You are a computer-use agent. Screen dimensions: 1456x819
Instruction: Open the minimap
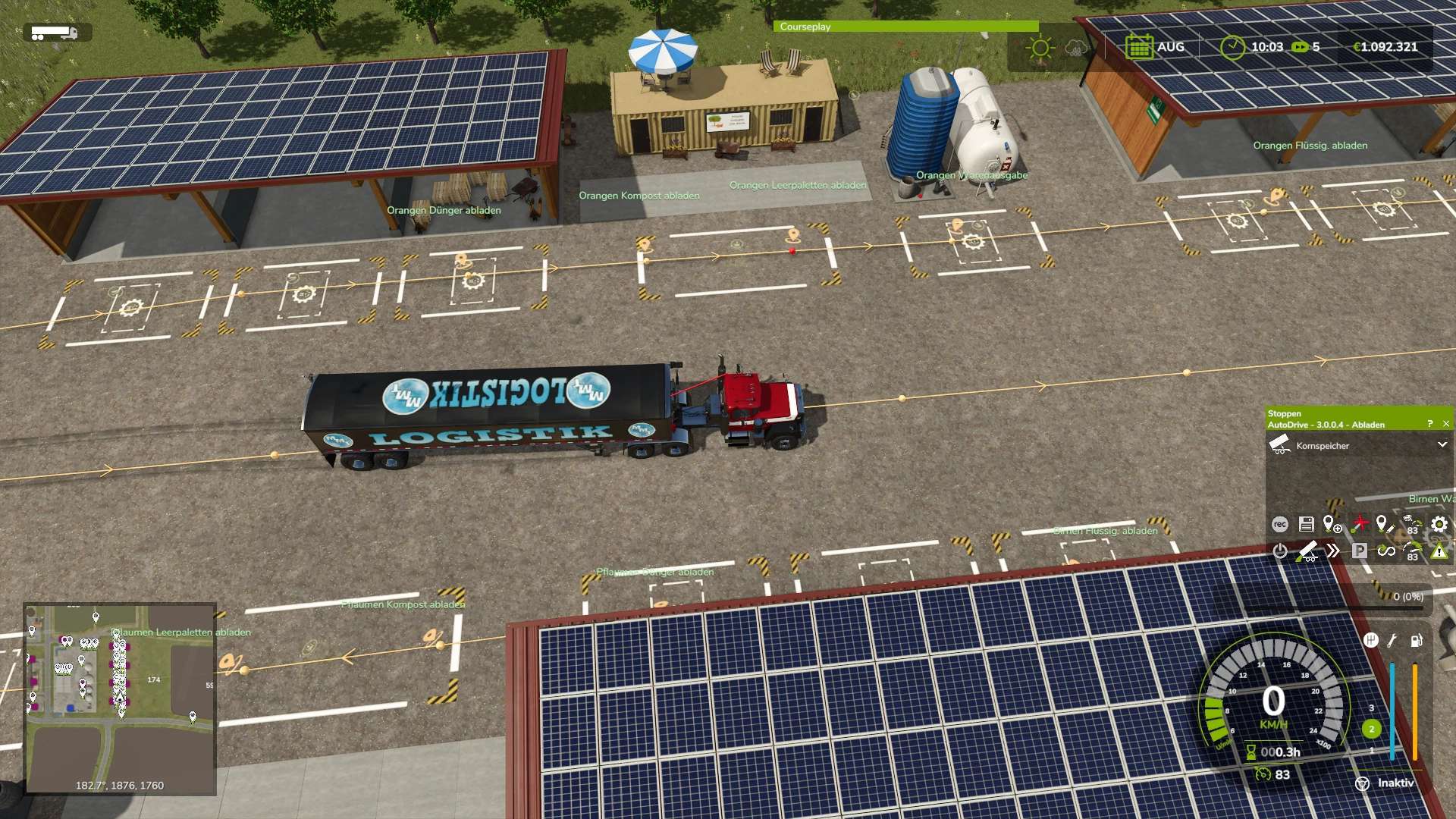120,698
